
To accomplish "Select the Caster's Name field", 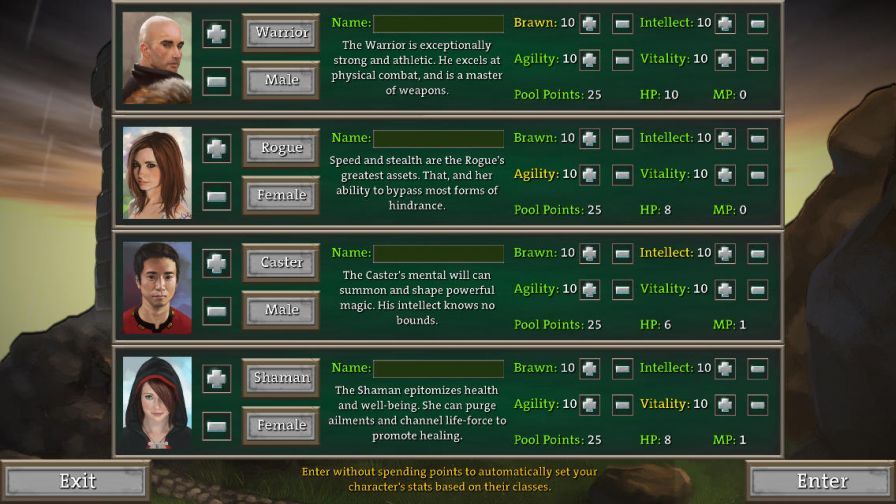I will (x=438, y=253).
